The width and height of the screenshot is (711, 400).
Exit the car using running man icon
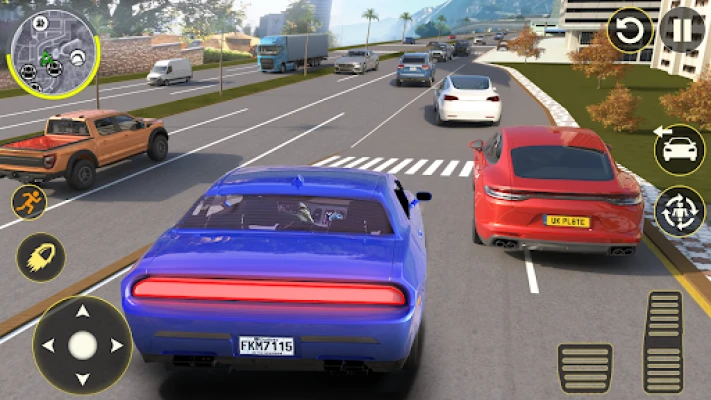coord(29,202)
